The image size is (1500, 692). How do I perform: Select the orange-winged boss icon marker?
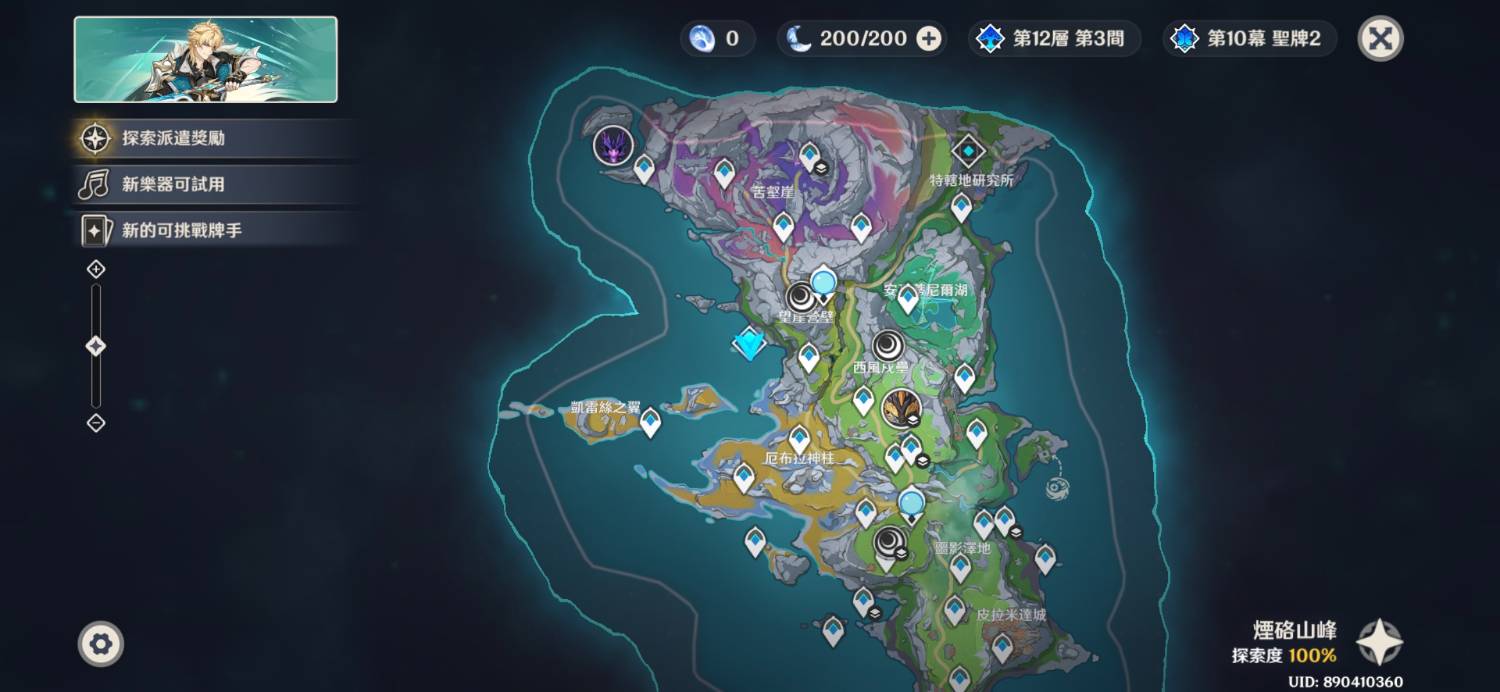tap(899, 407)
